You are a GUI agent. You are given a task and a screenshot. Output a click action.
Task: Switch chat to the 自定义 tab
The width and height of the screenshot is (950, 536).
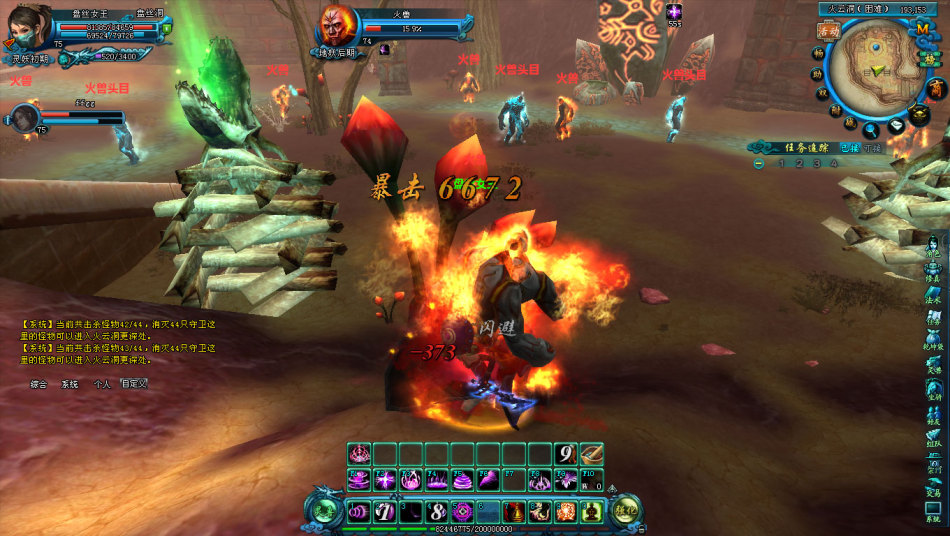[134, 383]
